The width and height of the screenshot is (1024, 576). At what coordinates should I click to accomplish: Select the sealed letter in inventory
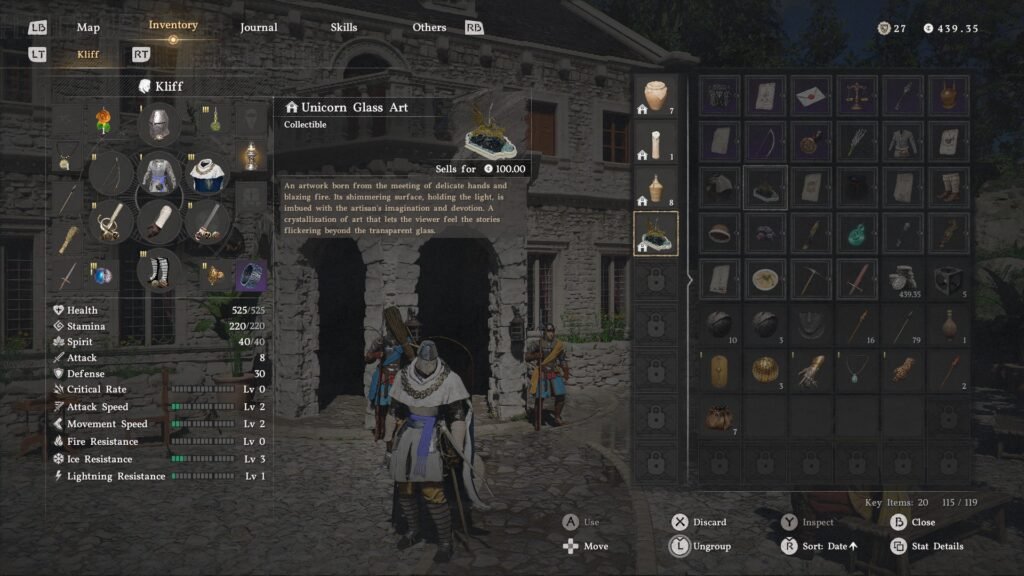pos(811,96)
